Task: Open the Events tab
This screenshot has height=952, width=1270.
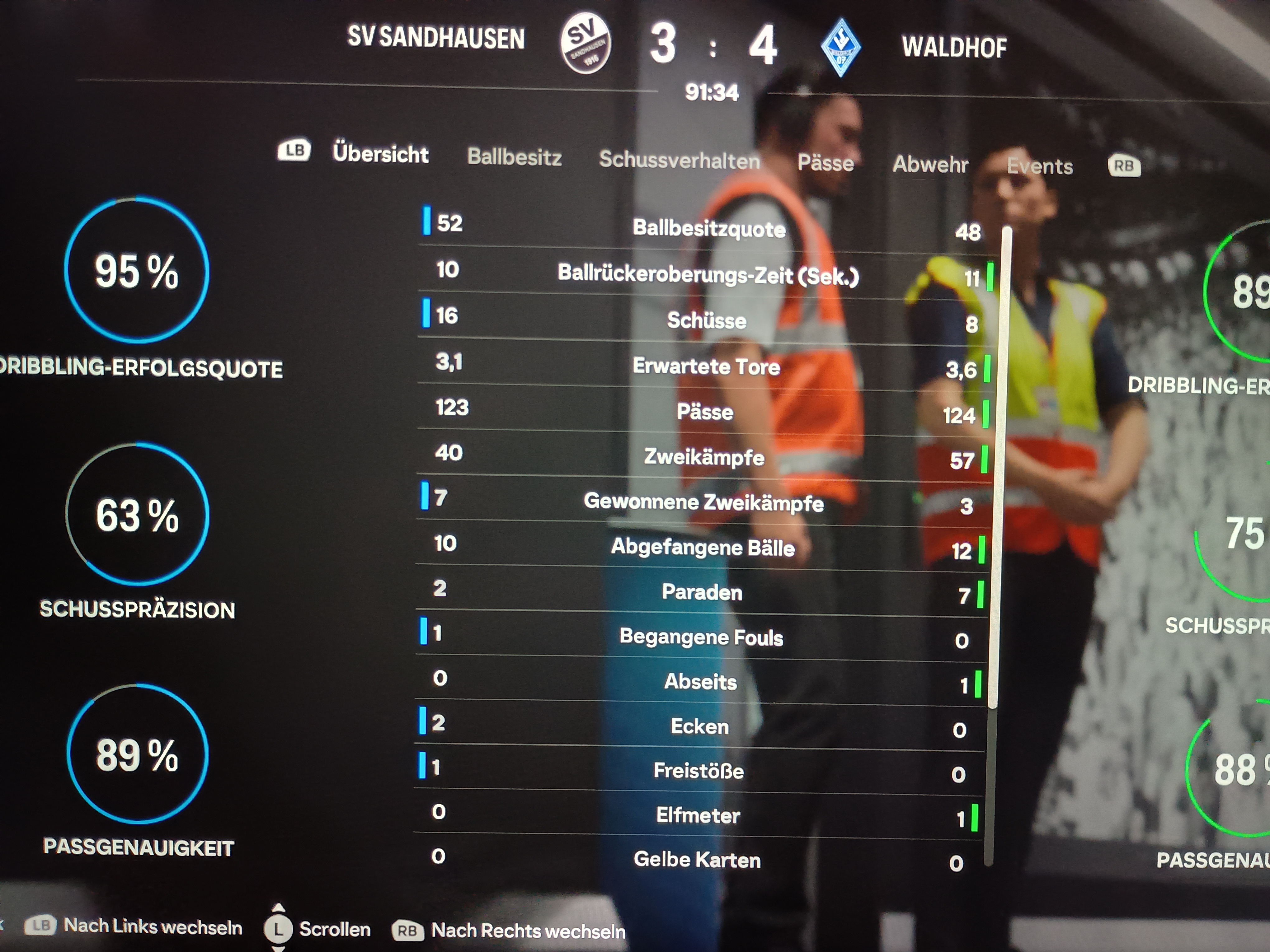Action: [x=1040, y=166]
